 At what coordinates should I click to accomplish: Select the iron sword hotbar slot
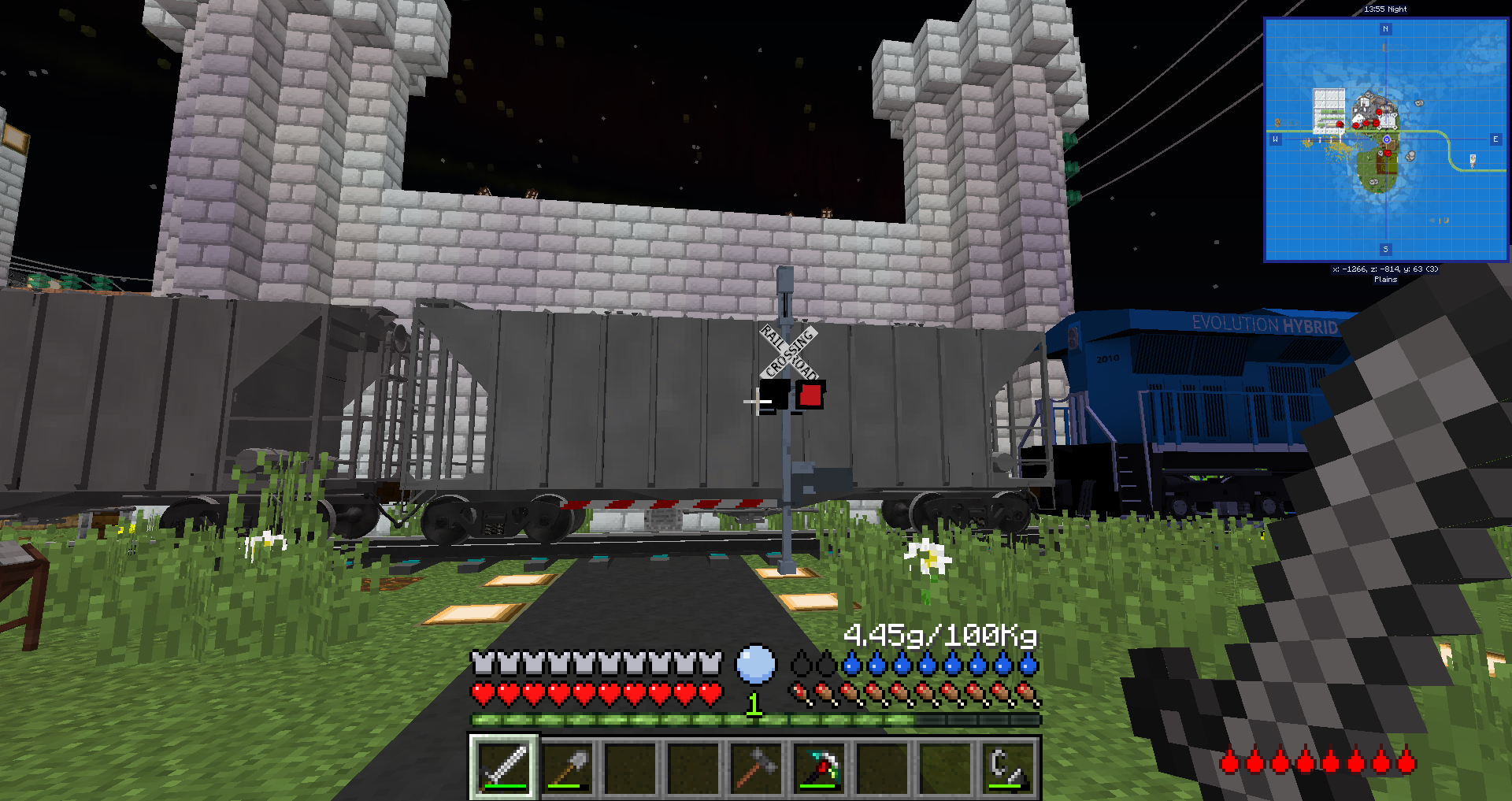(504, 767)
